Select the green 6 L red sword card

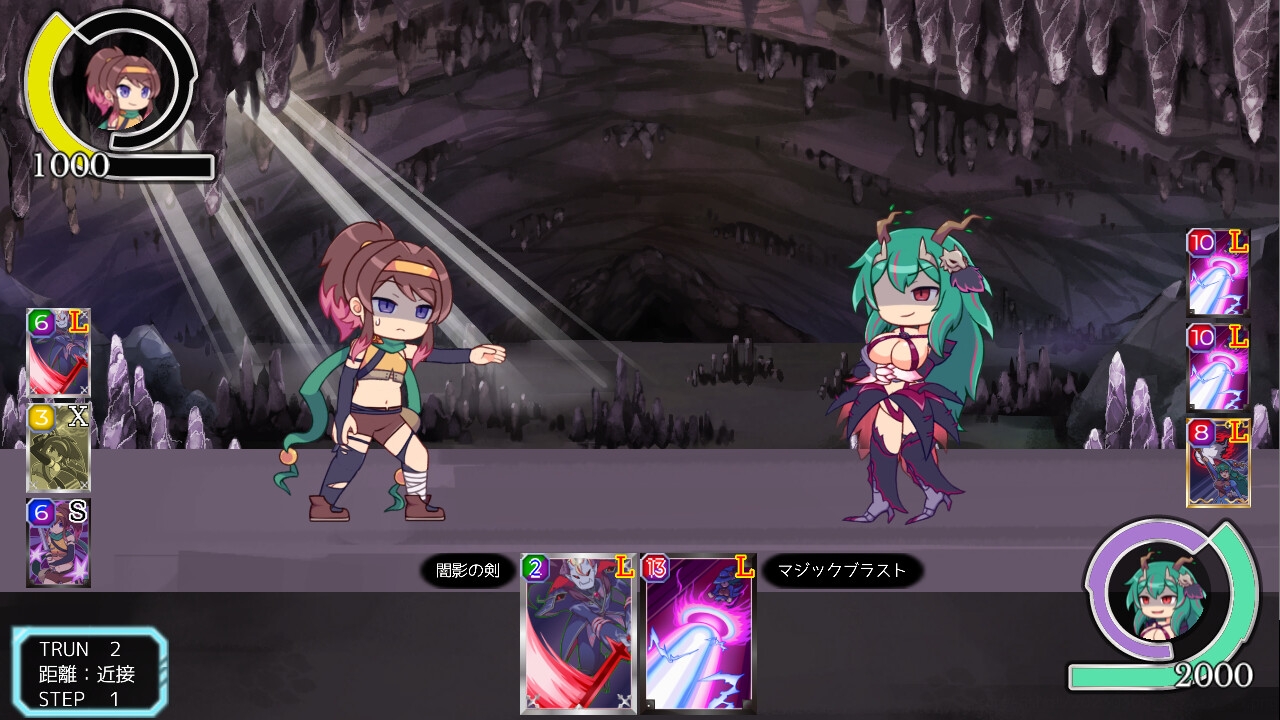pos(58,352)
